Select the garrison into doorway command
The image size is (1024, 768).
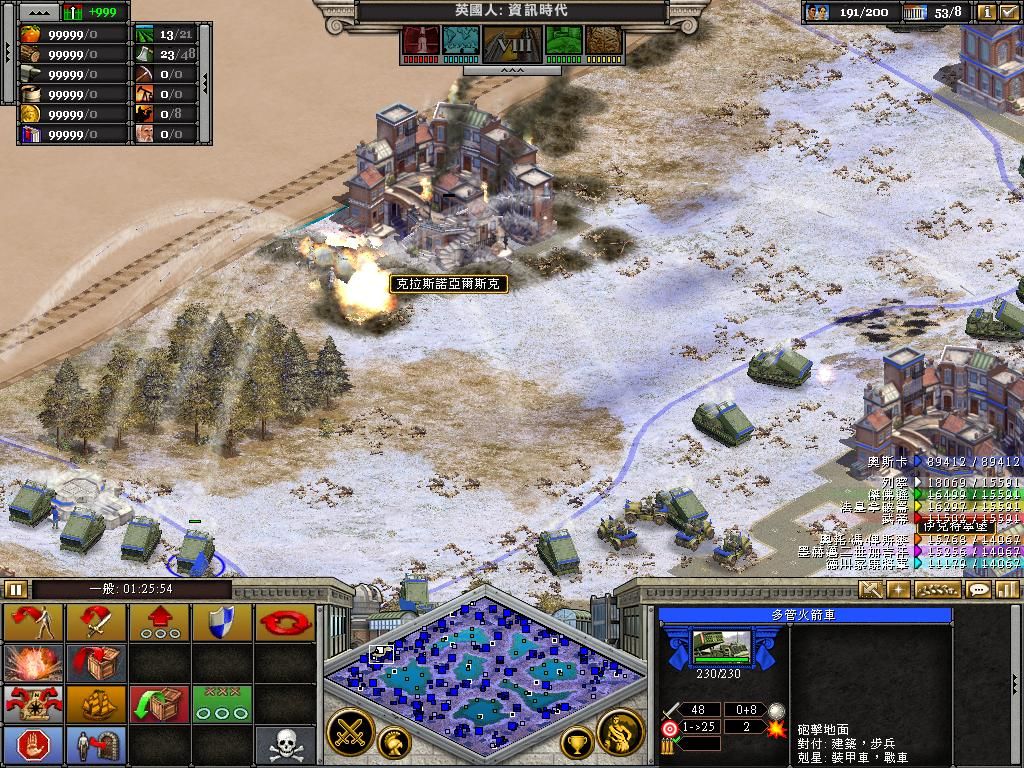(96, 744)
